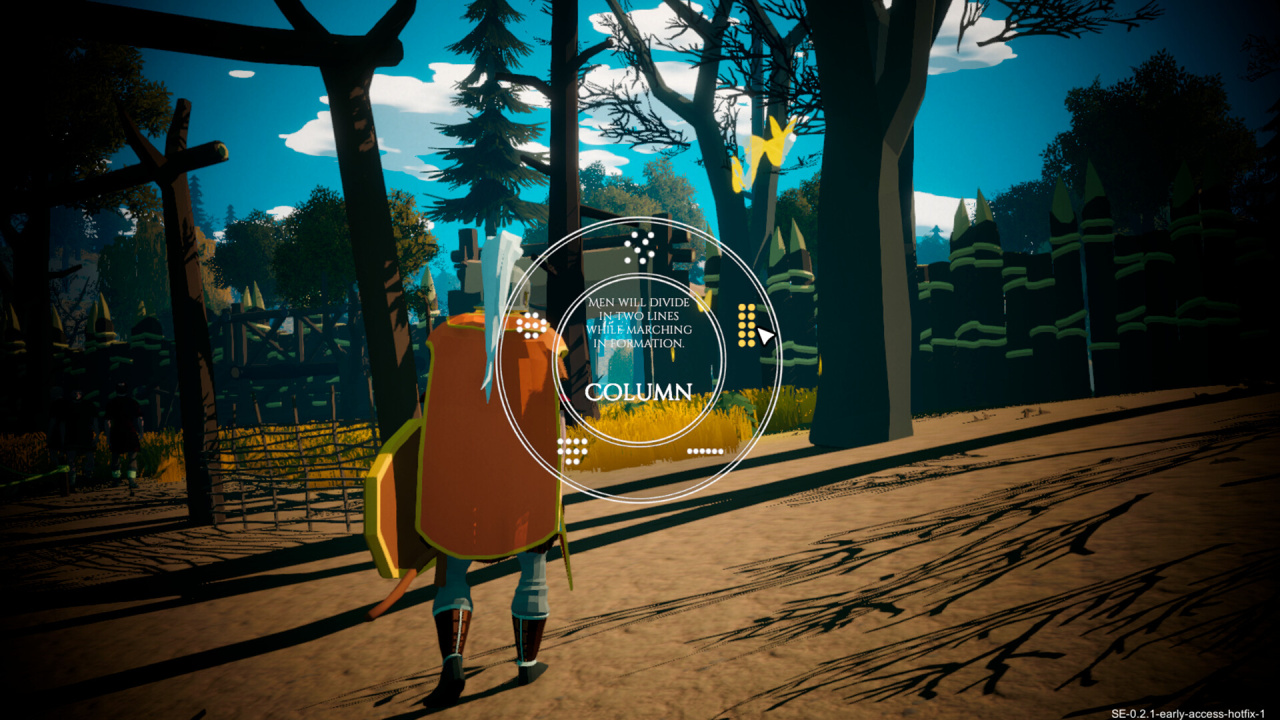
Task: Choose the wedge-shaped formation icon
Action: 639,247
